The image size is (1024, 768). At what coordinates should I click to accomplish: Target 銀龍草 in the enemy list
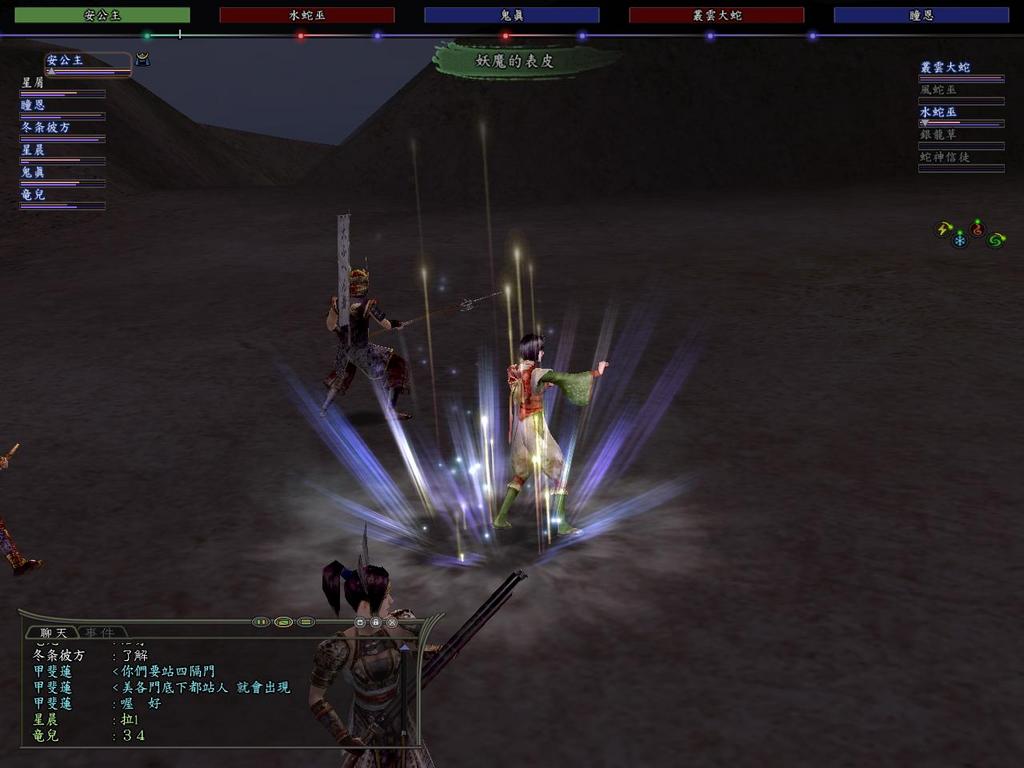coord(939,135)
